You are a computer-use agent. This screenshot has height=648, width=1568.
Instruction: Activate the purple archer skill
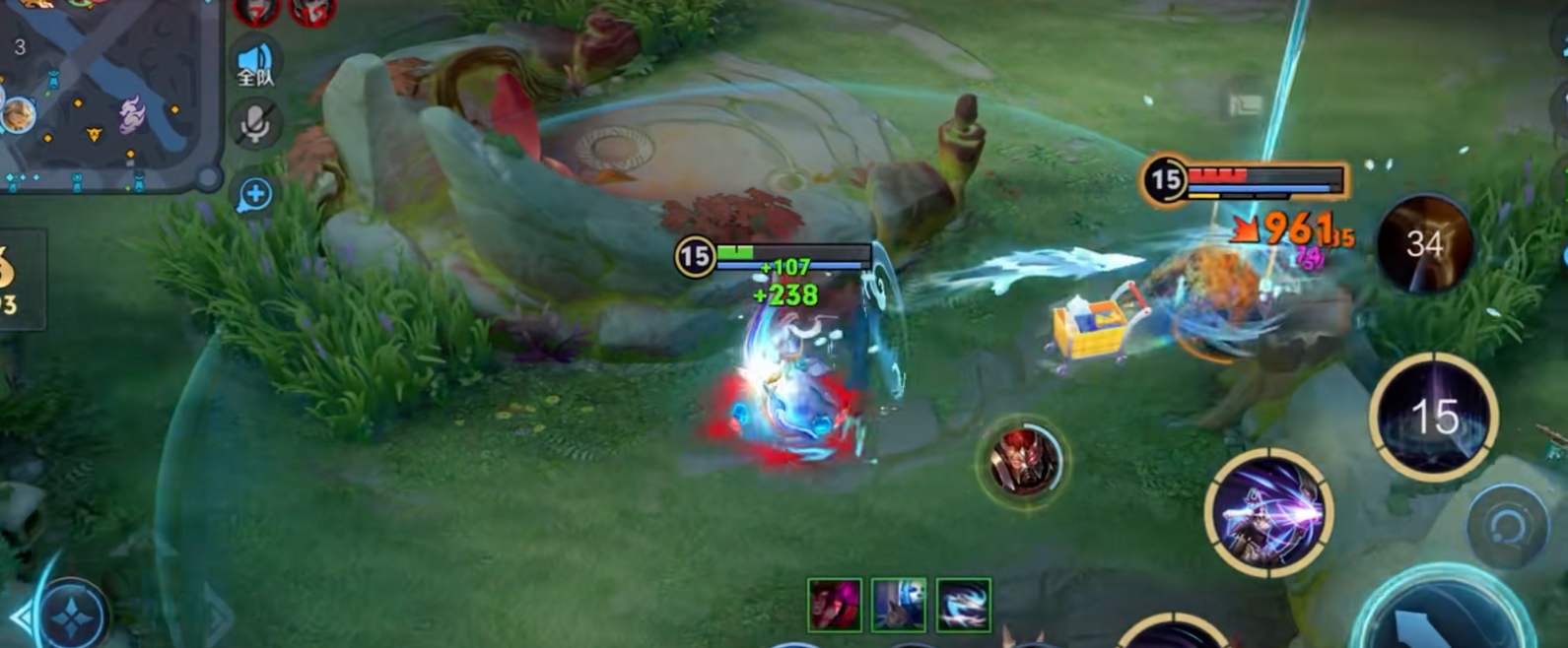[1267, 511]
